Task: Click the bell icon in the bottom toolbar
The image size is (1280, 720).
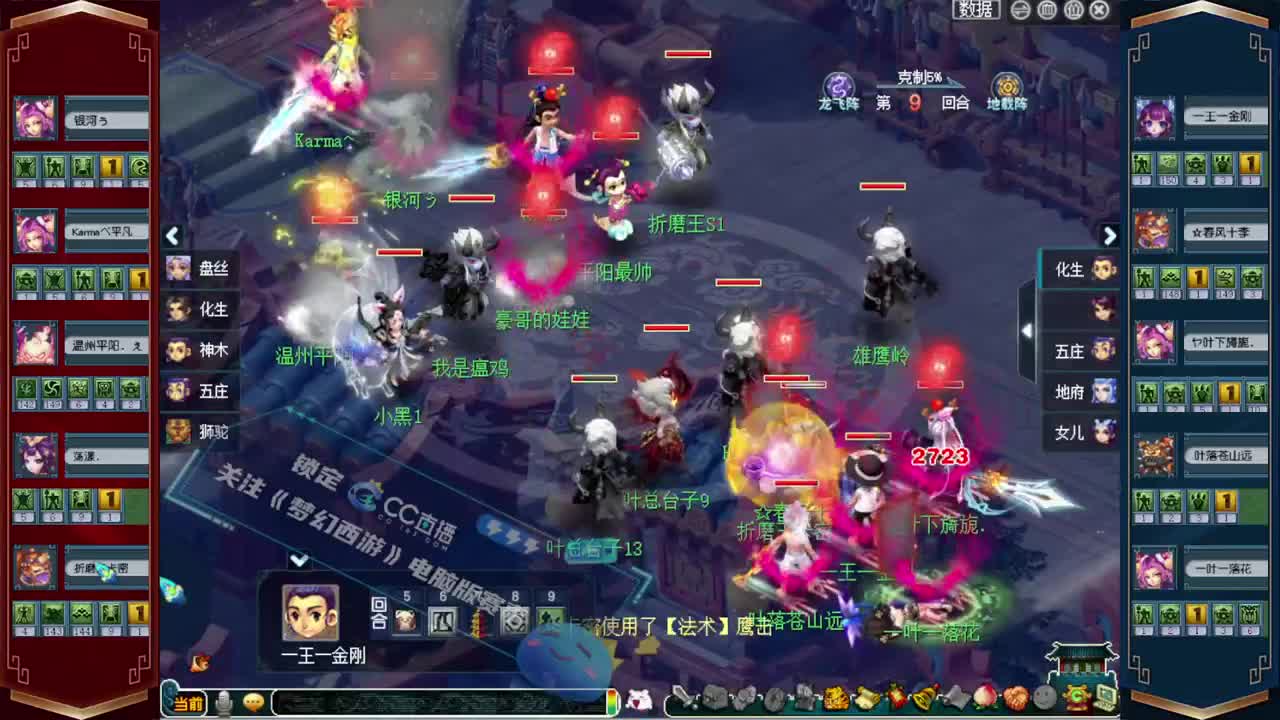Action: click(x=920, y=700)
